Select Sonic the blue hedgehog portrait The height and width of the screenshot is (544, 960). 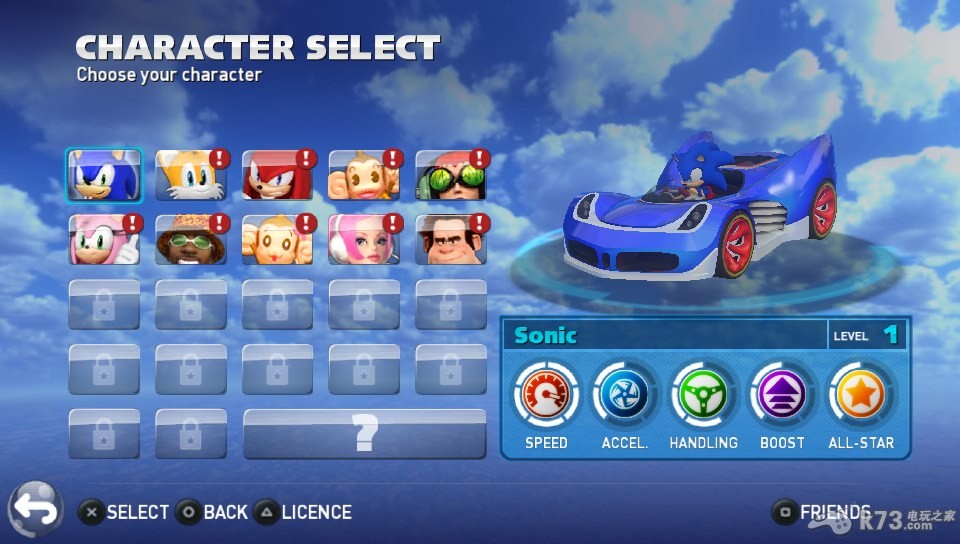[104, 176]
